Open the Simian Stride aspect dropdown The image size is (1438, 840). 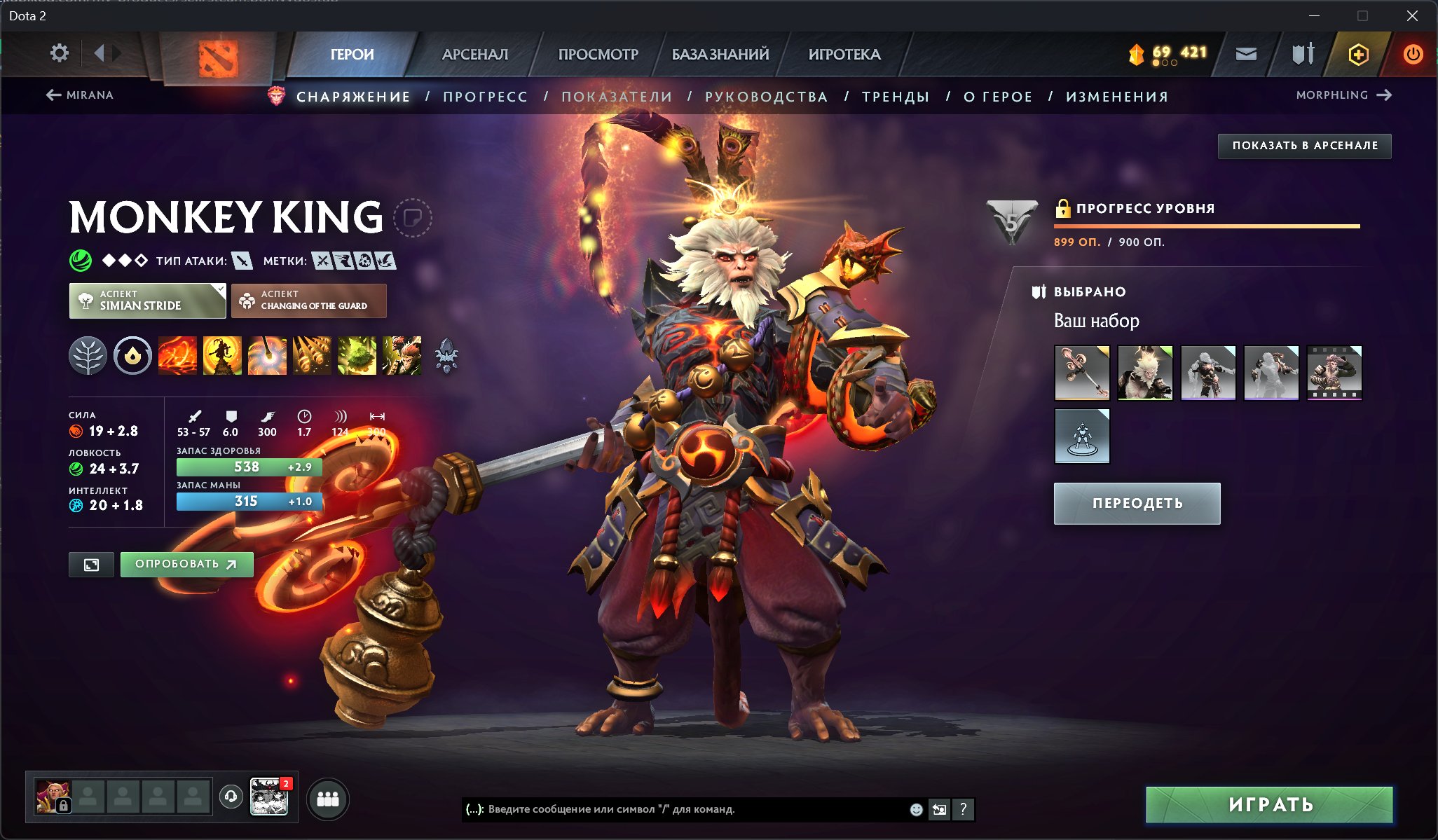[x=146, y=301]
